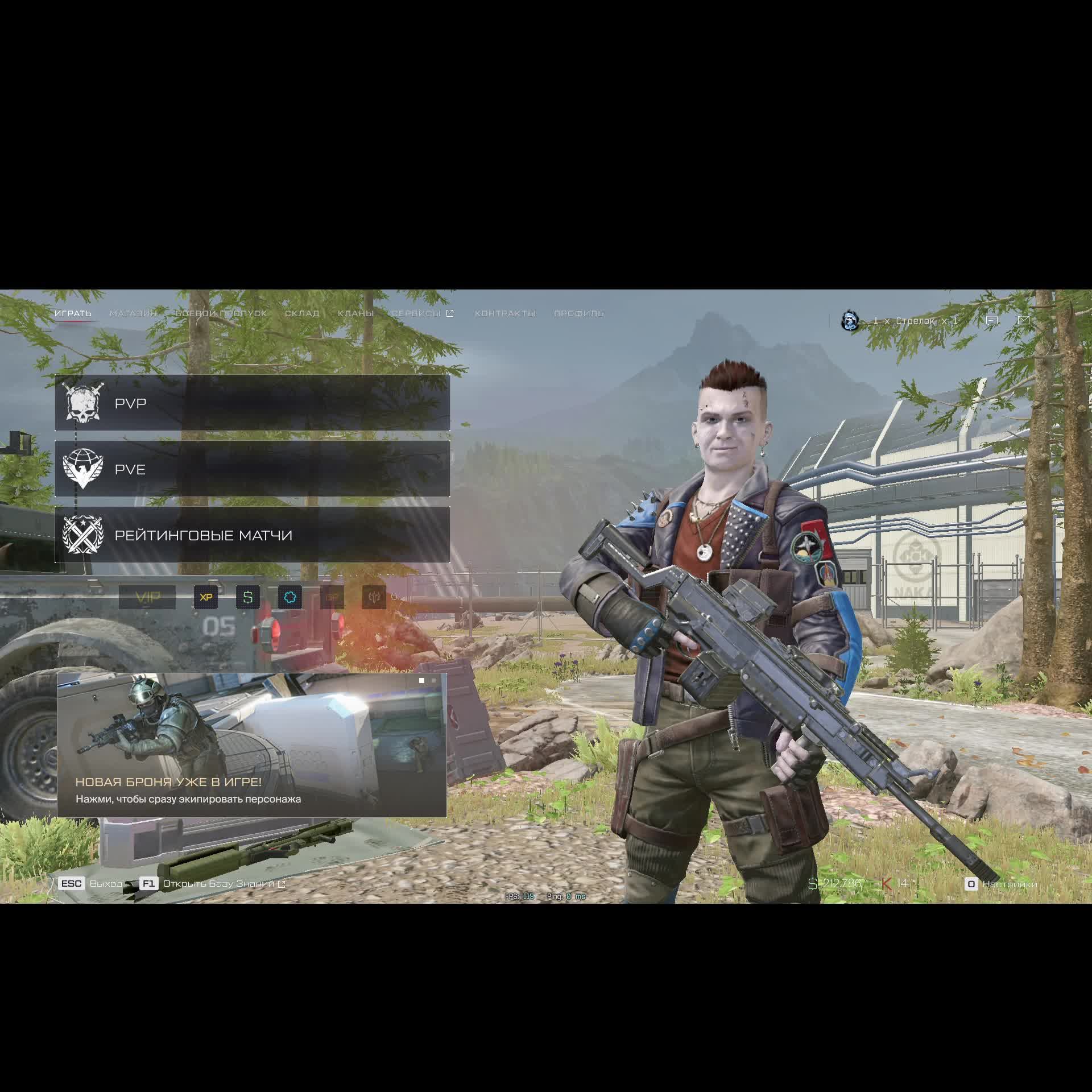Screen dimensions: 1092x1092
Task: Click player avatar of 1_x_Стрелок_x_1
Action: pos(850,321)
